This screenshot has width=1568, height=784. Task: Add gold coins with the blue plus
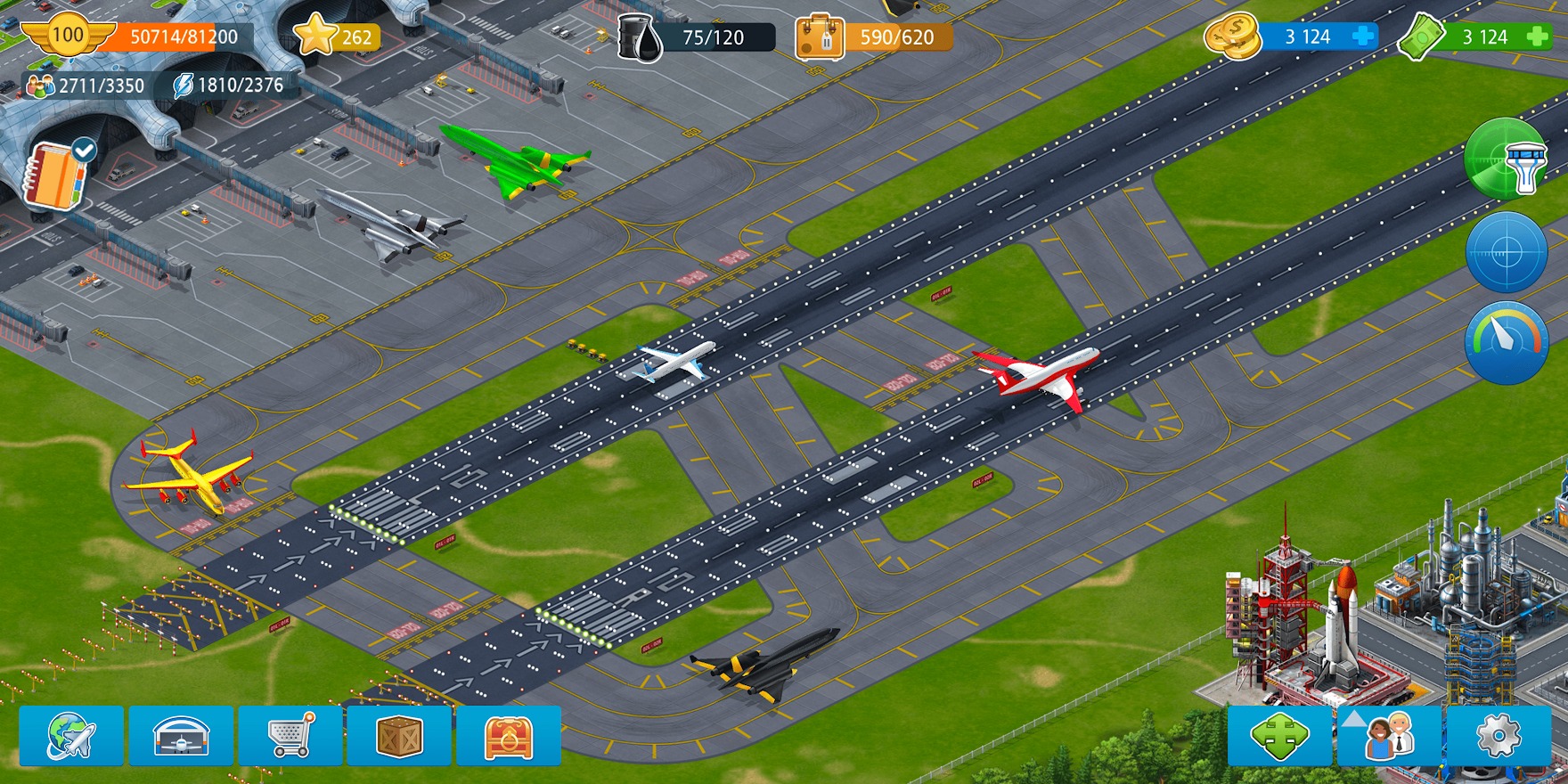(x=1363, y=37)
